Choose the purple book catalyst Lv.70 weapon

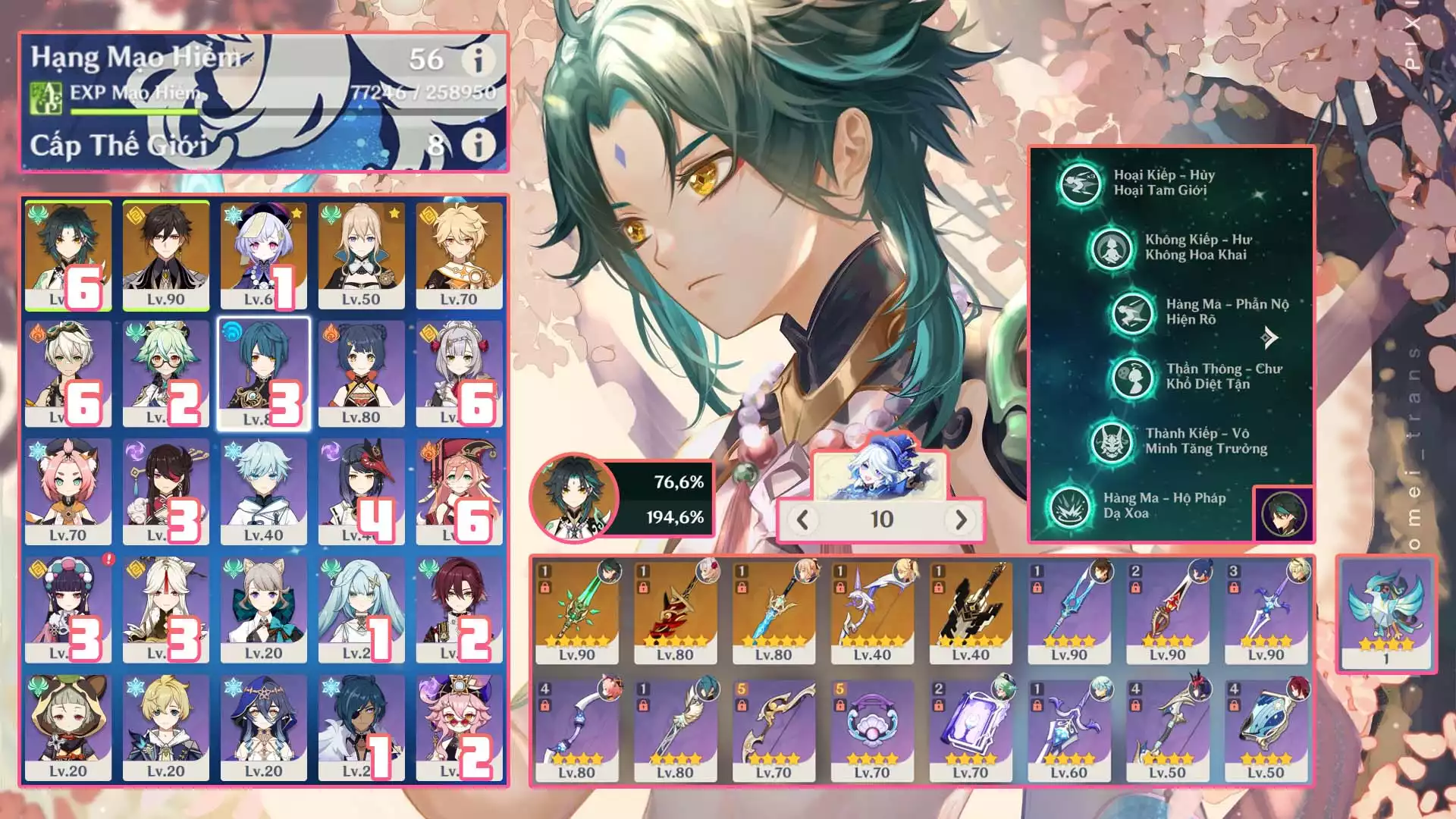(x=971, y=730)
